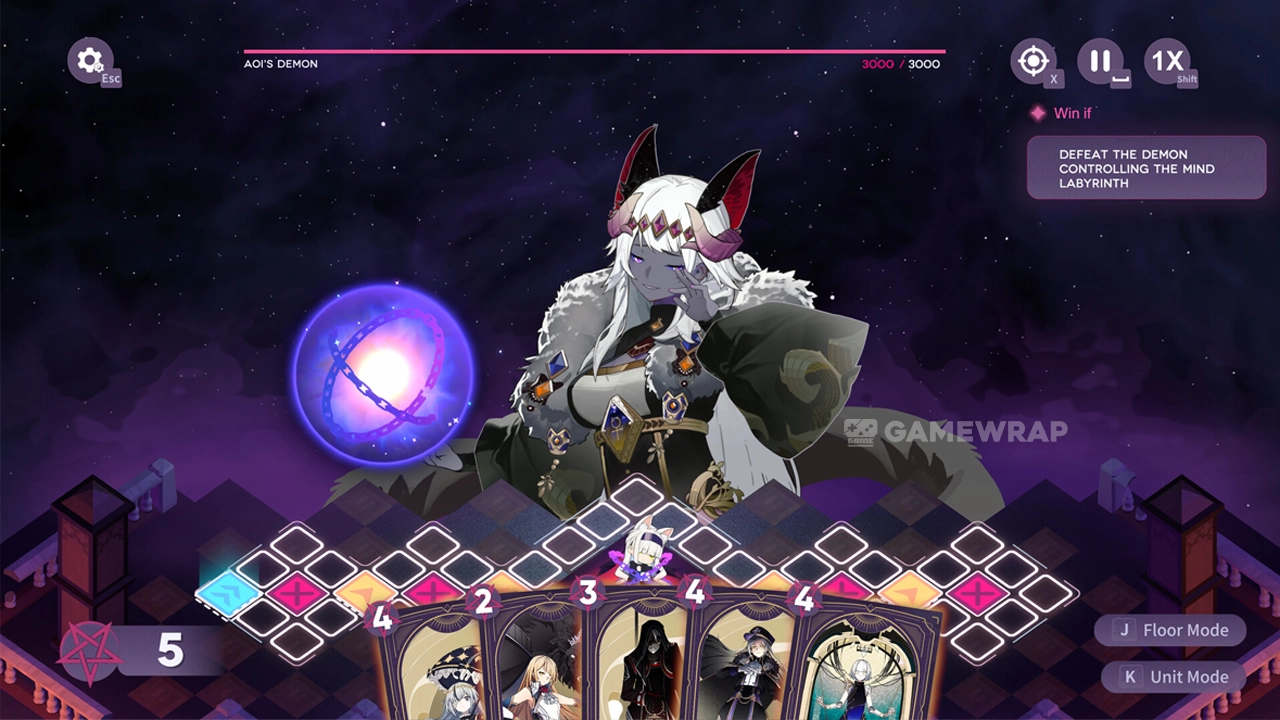Activate the crosshair target button
The height and width of the screenshot is (720, 1280).
(1033, 61)
